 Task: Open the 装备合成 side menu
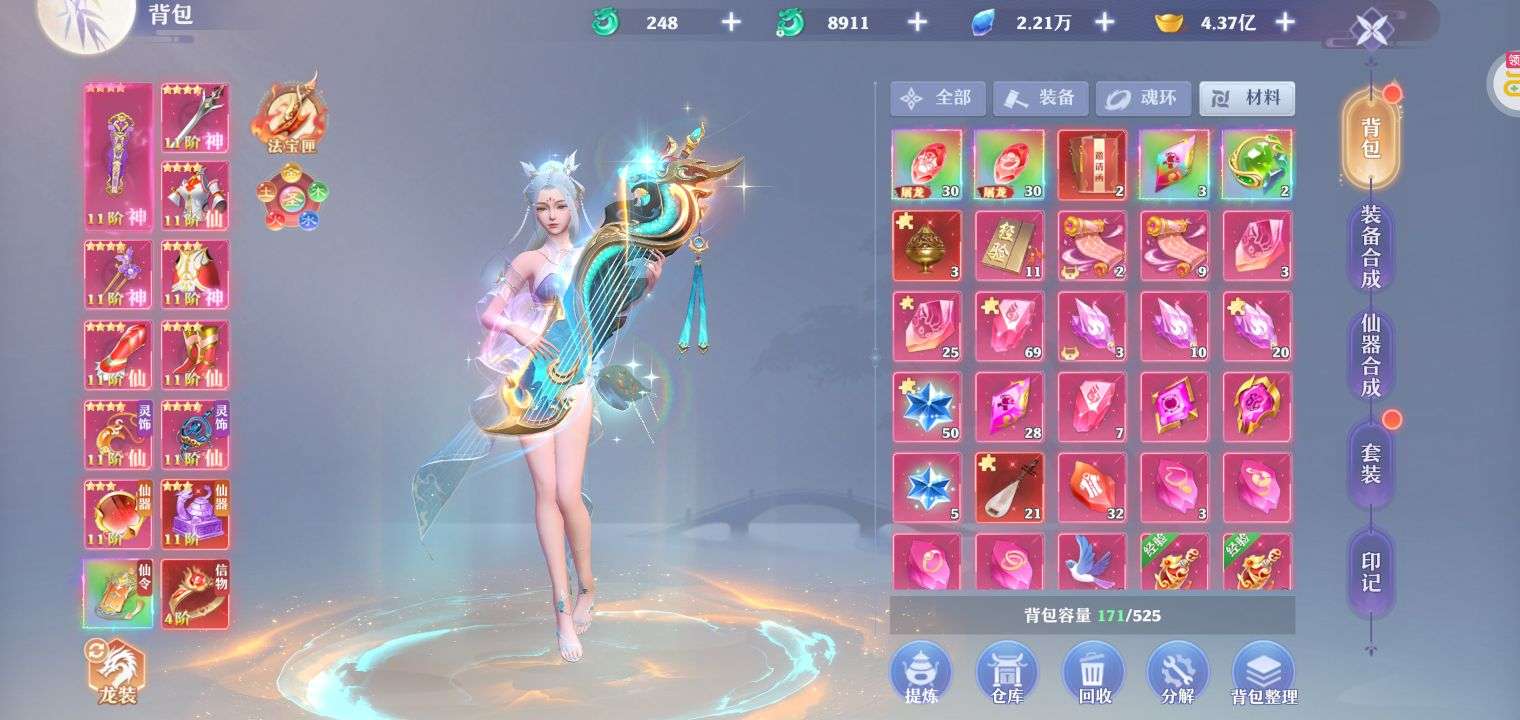pos(1370,247)
